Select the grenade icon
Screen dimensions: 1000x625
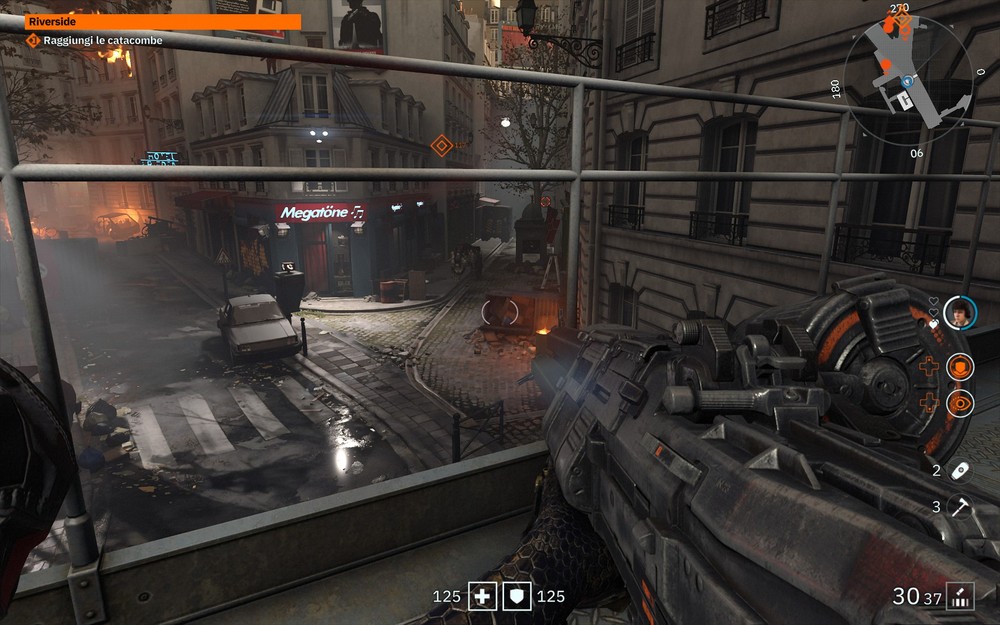[x=960, y=470]
